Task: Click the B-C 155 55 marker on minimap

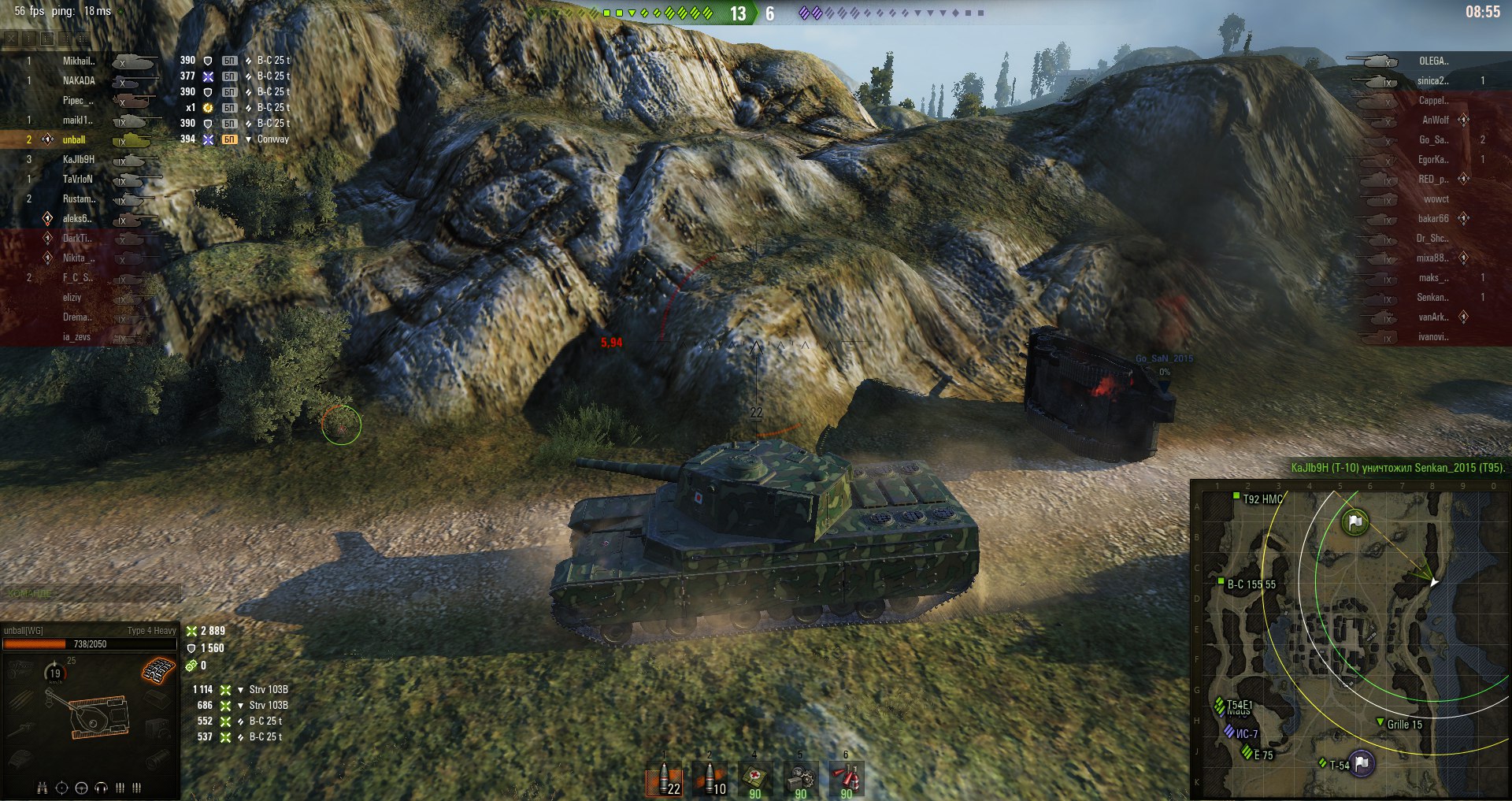Action: [x=1221, y=582]
